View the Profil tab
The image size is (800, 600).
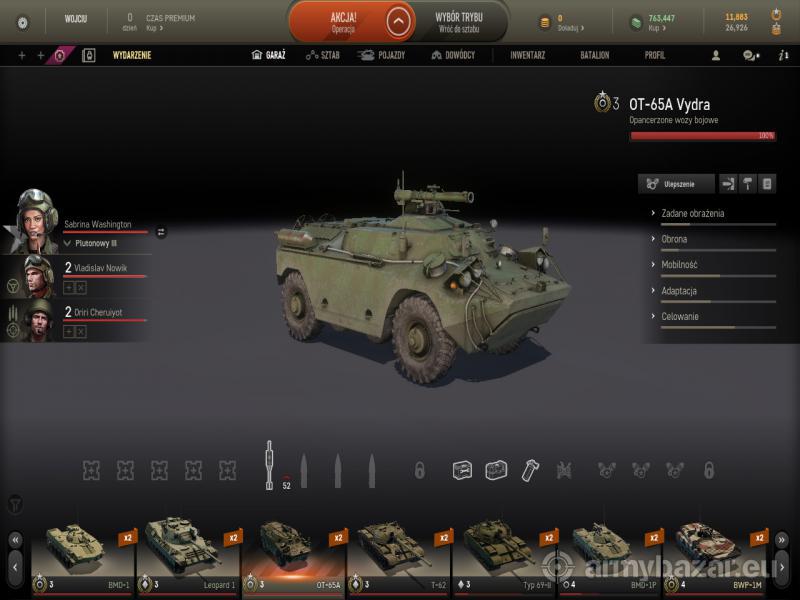[655, 55]
